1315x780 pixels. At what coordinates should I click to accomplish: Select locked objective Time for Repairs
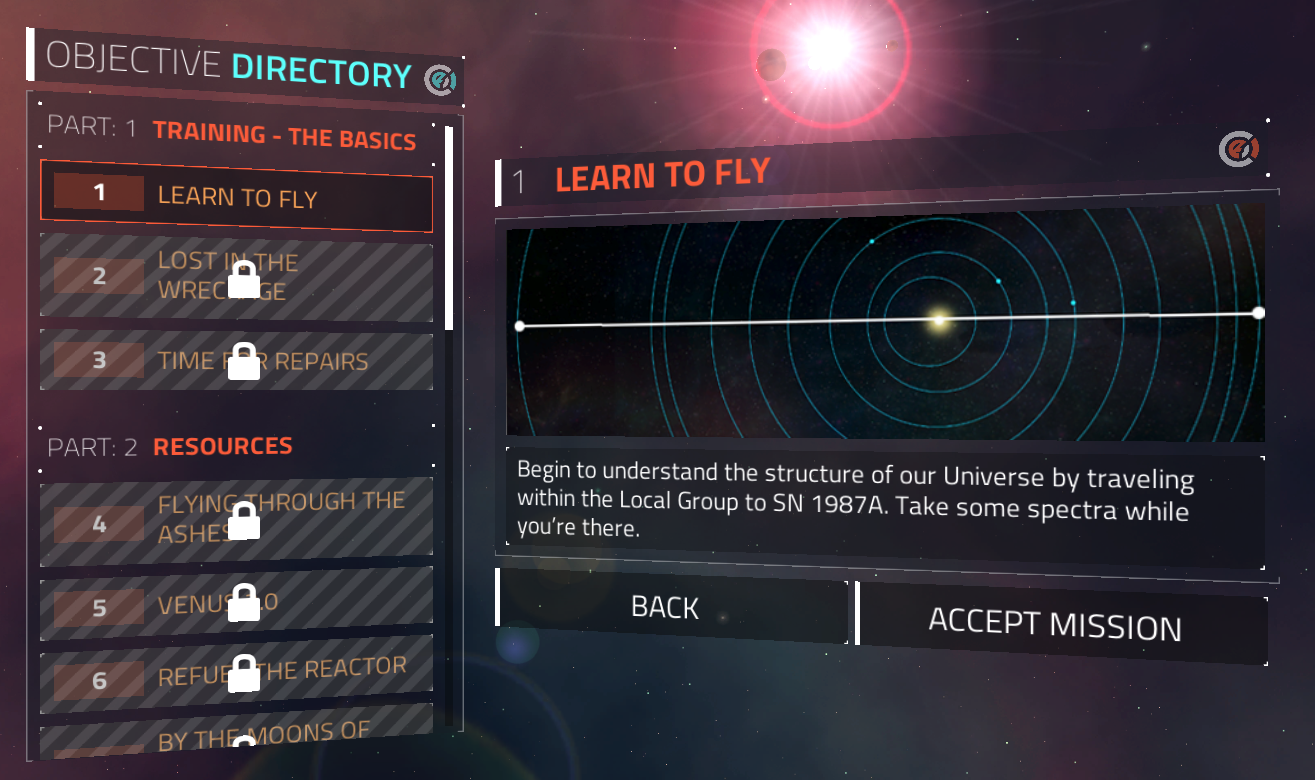click(236, 361)
